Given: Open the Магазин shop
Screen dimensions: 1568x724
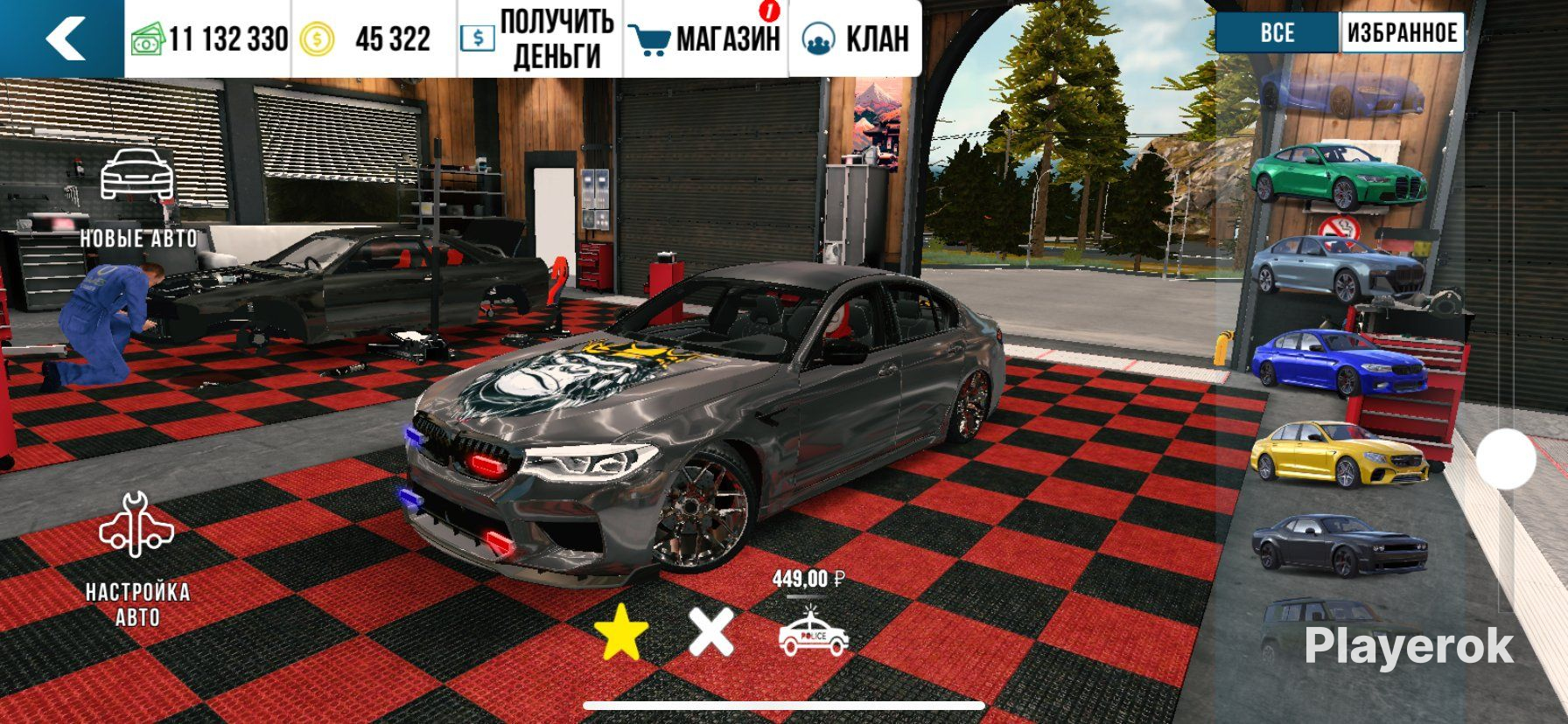Looking at the screenshot, I should coord(707,39).
